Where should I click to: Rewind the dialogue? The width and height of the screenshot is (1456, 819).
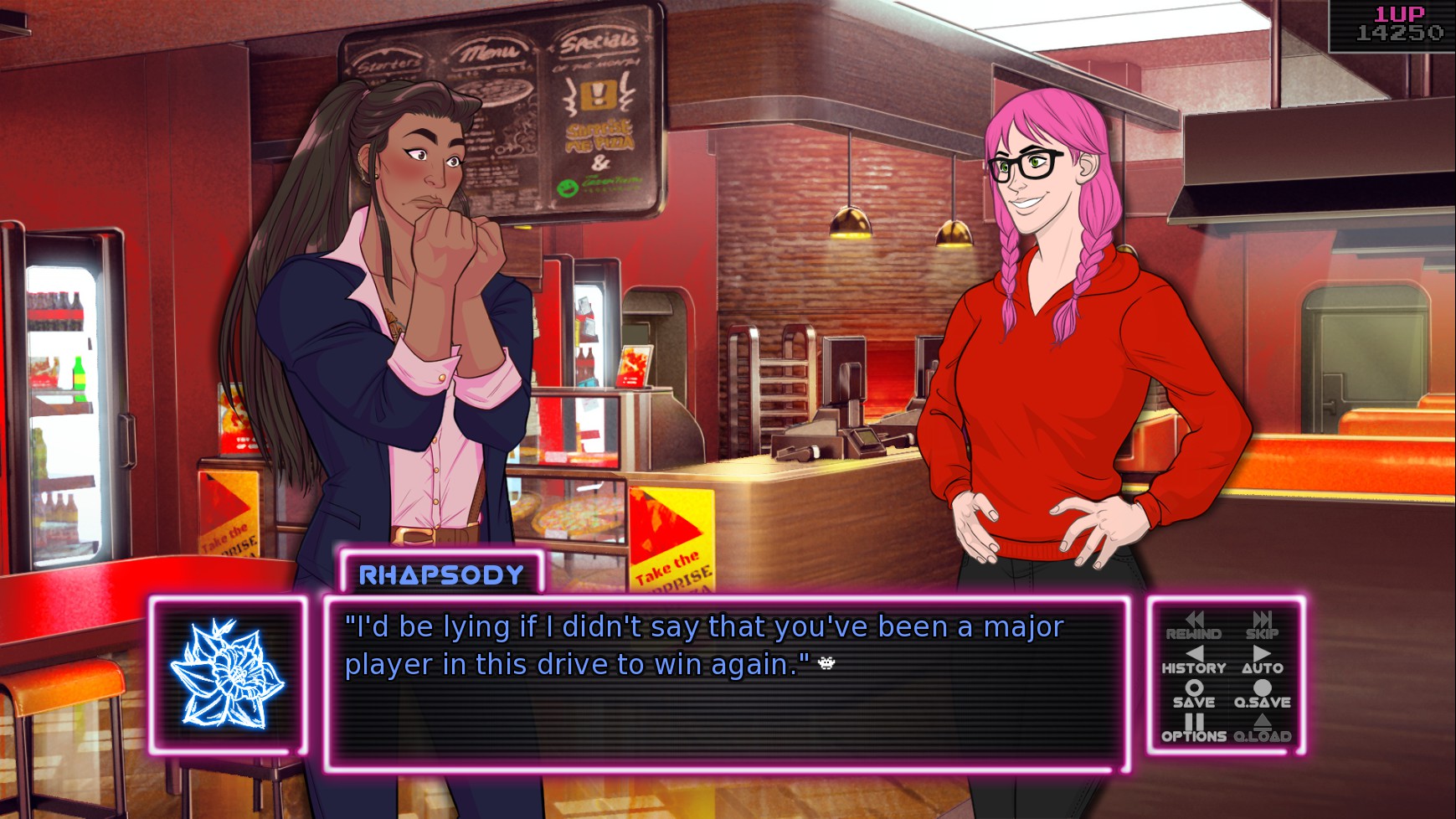point(1193,626)
